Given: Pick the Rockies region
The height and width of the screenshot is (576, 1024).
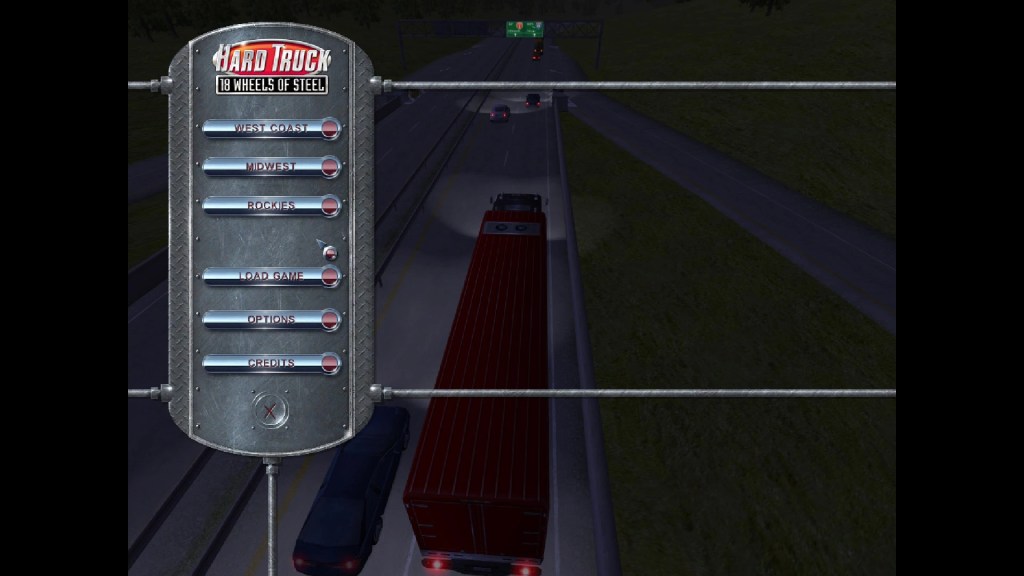Looking at the screenshot, I should pos(271,206).
